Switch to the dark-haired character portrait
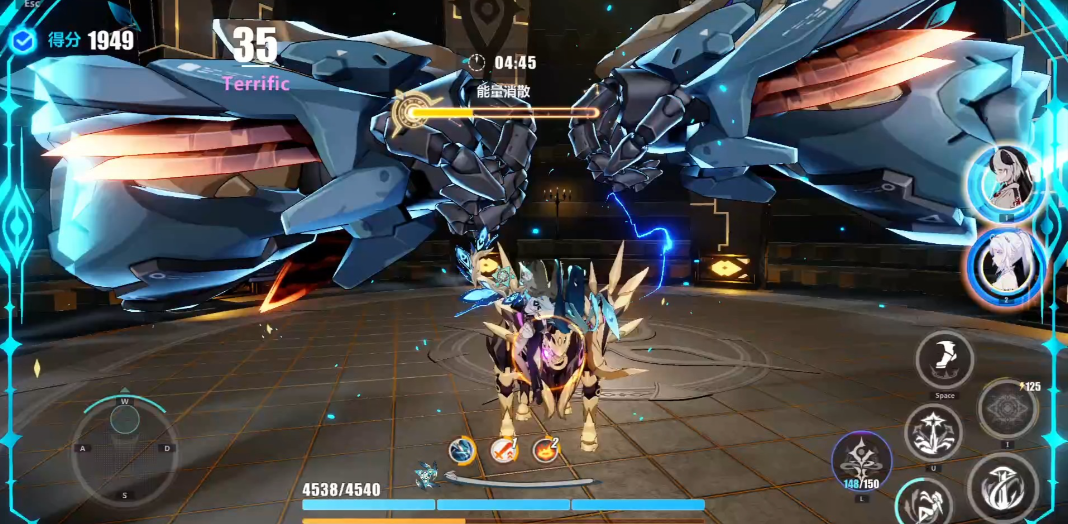This screenshot has height=524, width=1068. click(1005, 182)
